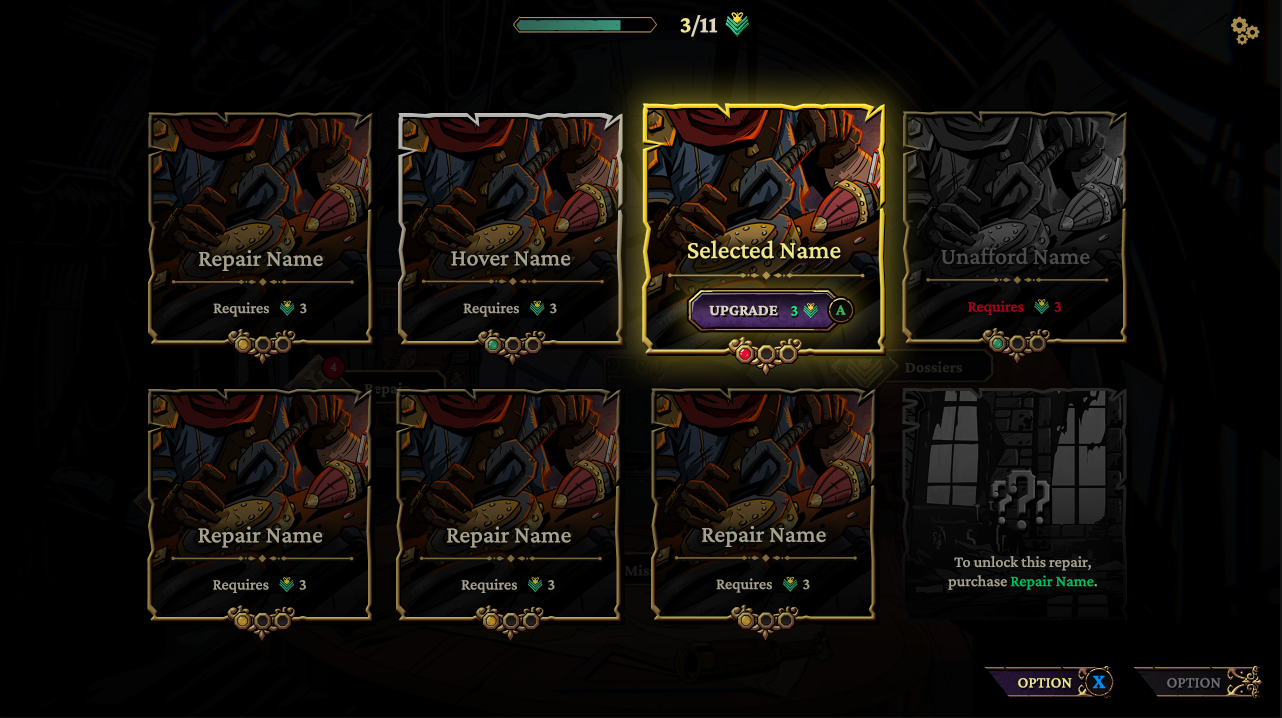Select the locked question-mark repair card
The width and height of the screenshot is (1282, 718).
pyautogui.click(x=1015, y=502)
